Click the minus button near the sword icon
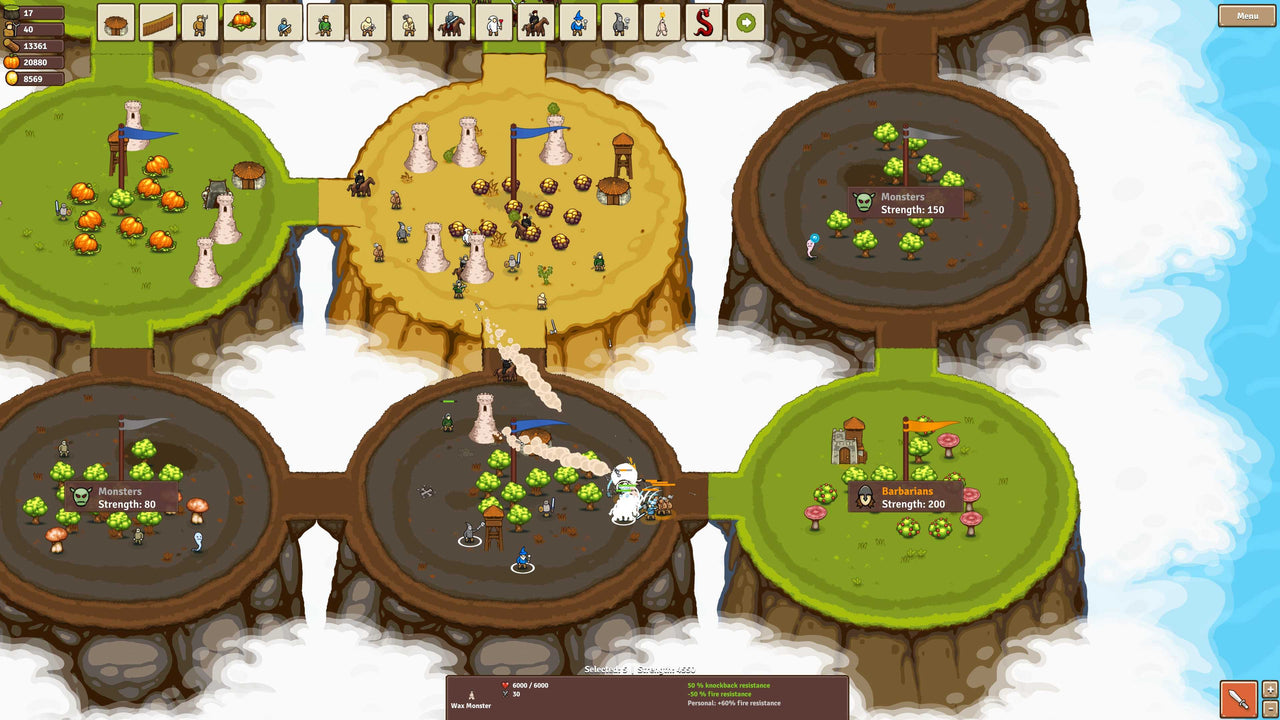This screenshot has height=720, width=1280. coord(1270,709)
